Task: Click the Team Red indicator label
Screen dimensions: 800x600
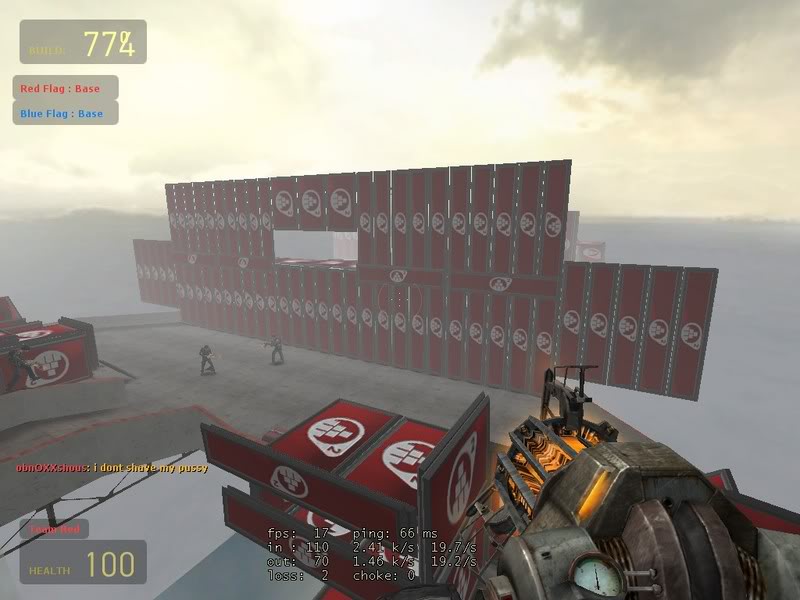Action: (53, 528)
